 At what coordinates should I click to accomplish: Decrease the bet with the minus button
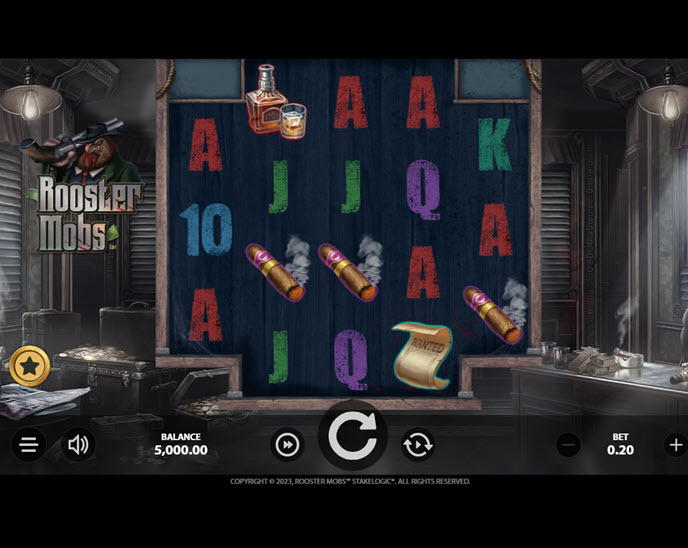coord(568,445)
